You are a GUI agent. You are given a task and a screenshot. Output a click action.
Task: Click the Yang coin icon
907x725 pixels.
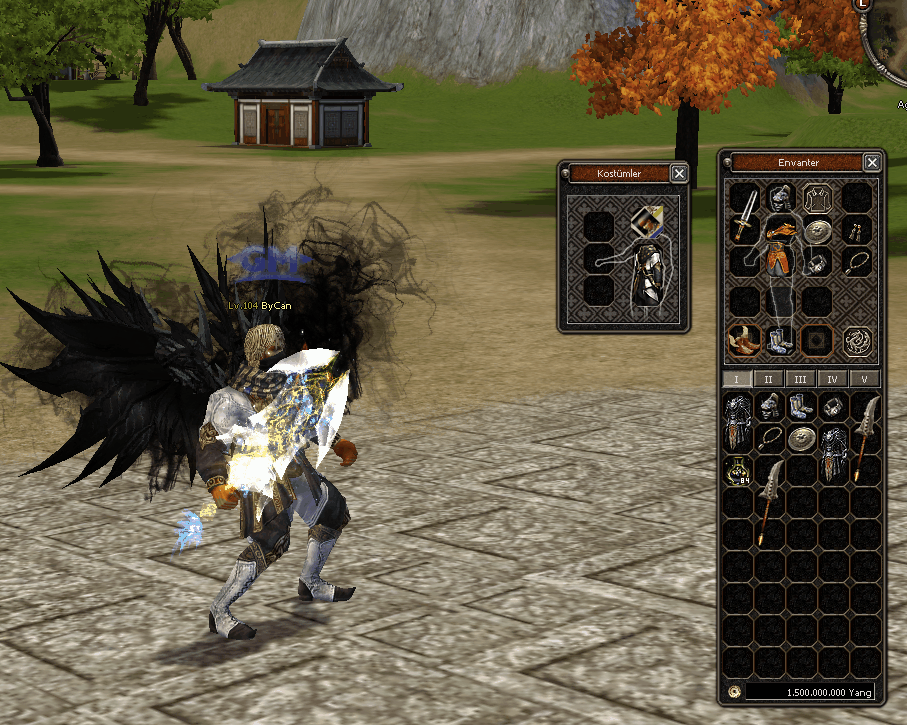733,691
